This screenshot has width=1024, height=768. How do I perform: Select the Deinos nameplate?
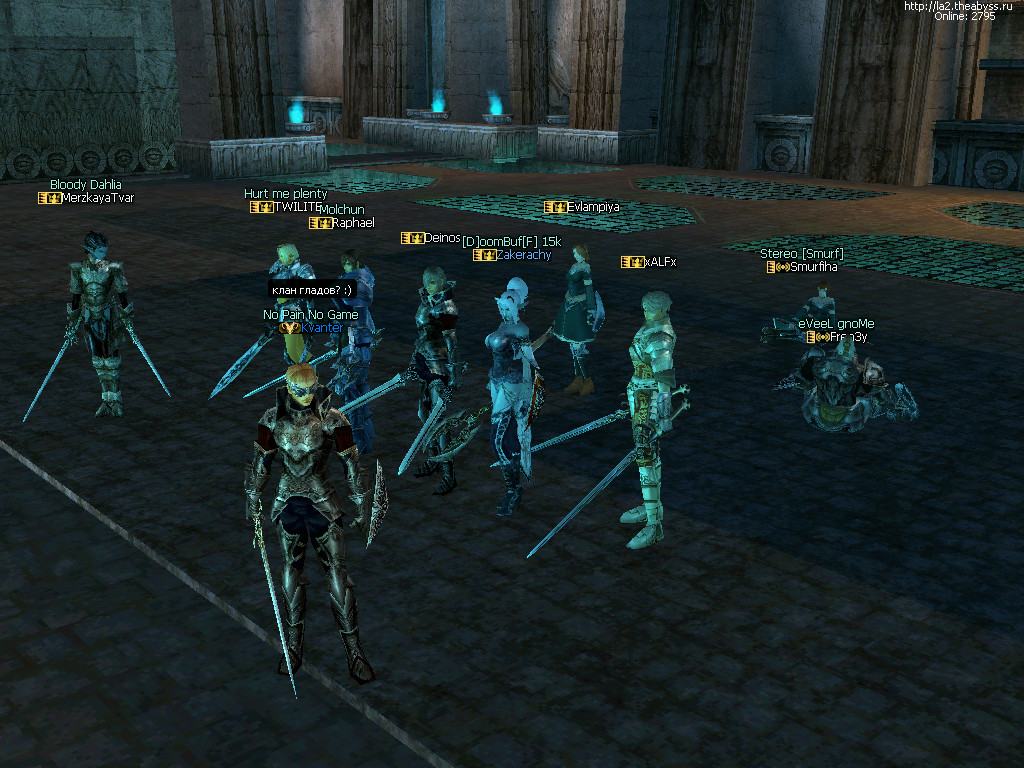442,238
